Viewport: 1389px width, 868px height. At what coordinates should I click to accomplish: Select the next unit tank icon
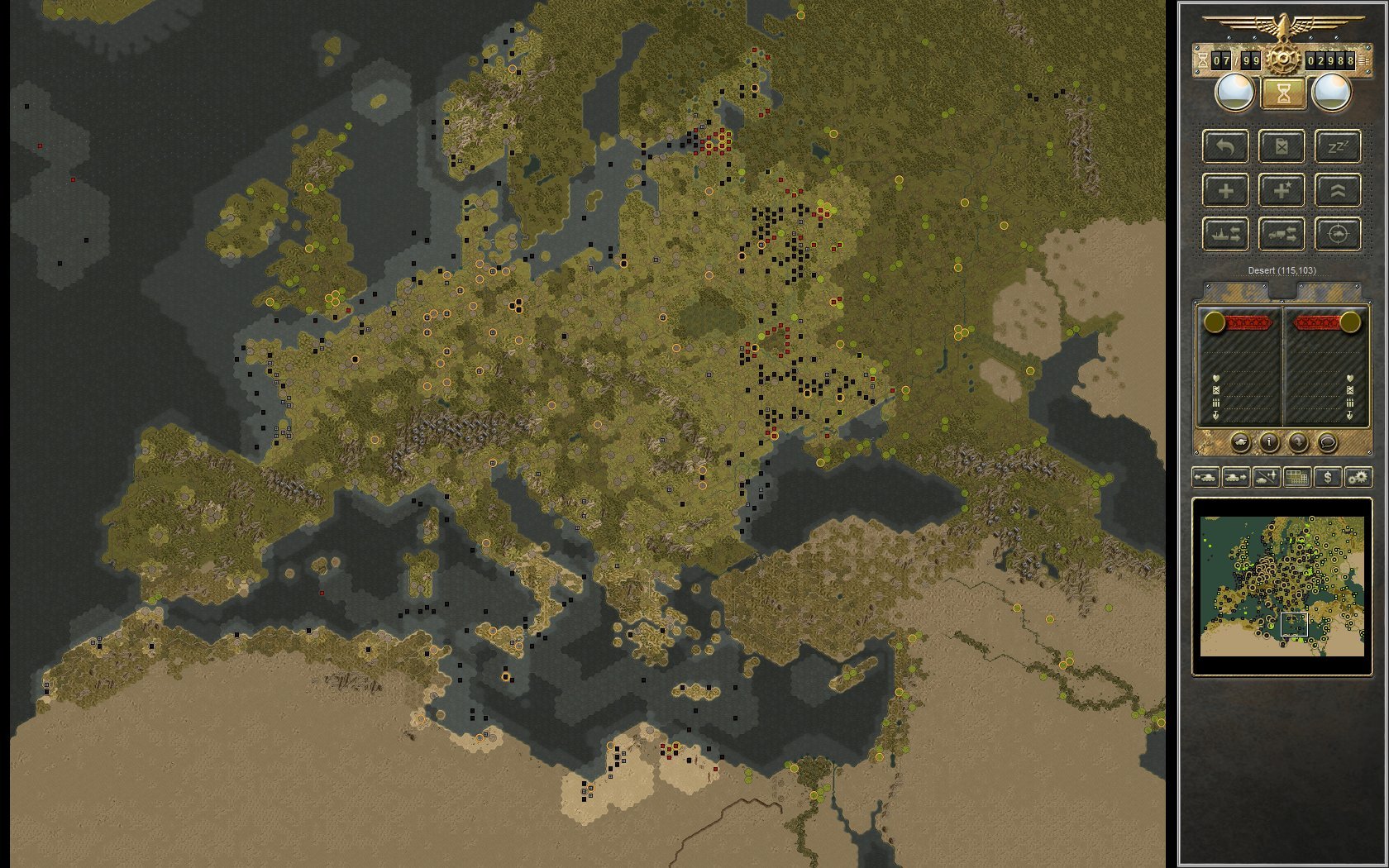pyautogui.click(x=1235, y=478)
